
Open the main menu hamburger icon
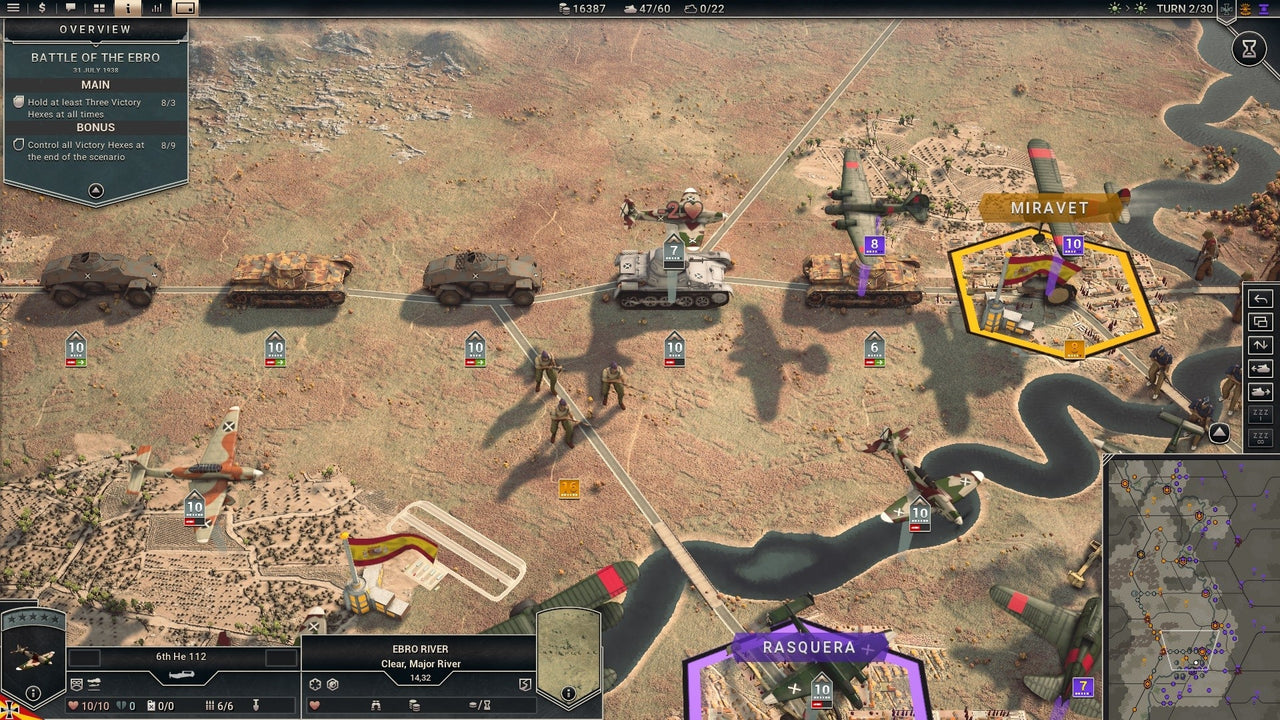pyautogui.click(x=13, y=9)
